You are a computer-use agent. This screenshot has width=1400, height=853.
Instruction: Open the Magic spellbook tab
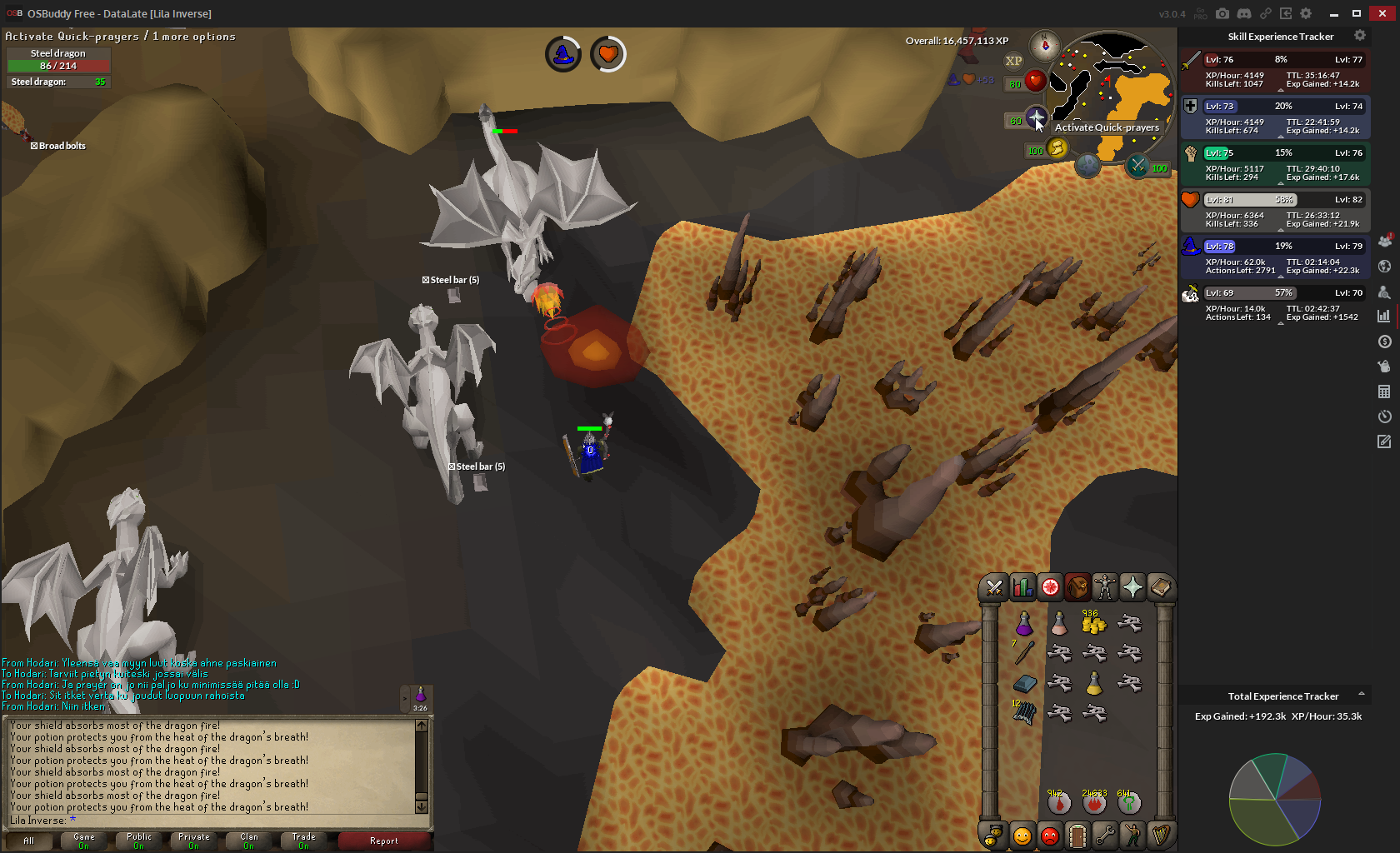[1160, 587]
